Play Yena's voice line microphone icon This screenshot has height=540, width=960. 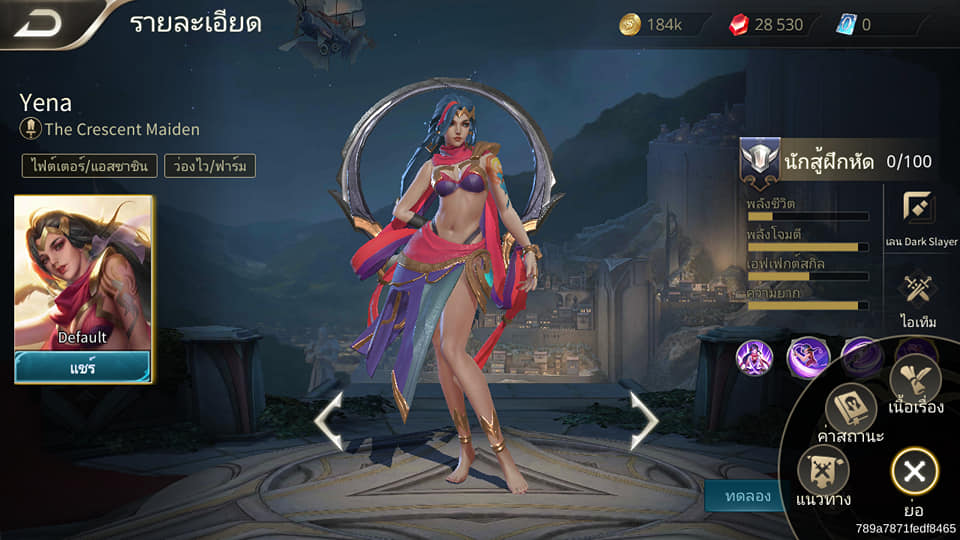click(31, 129)
